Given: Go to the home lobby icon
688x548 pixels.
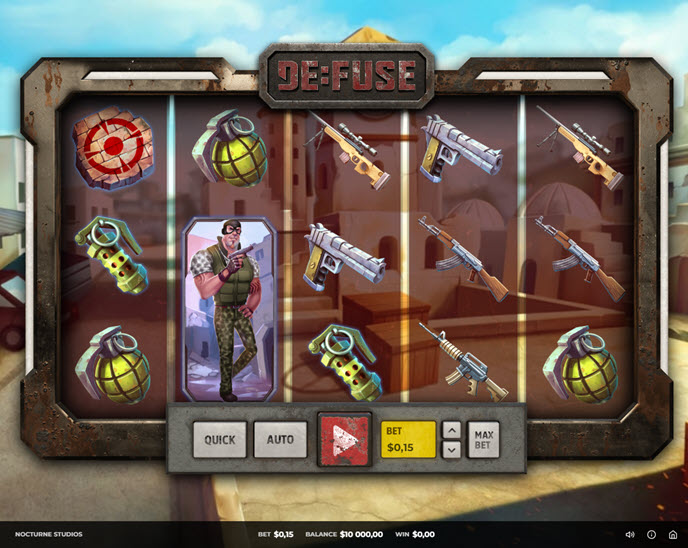Looking at the screenshot, I should coord(672,535).
